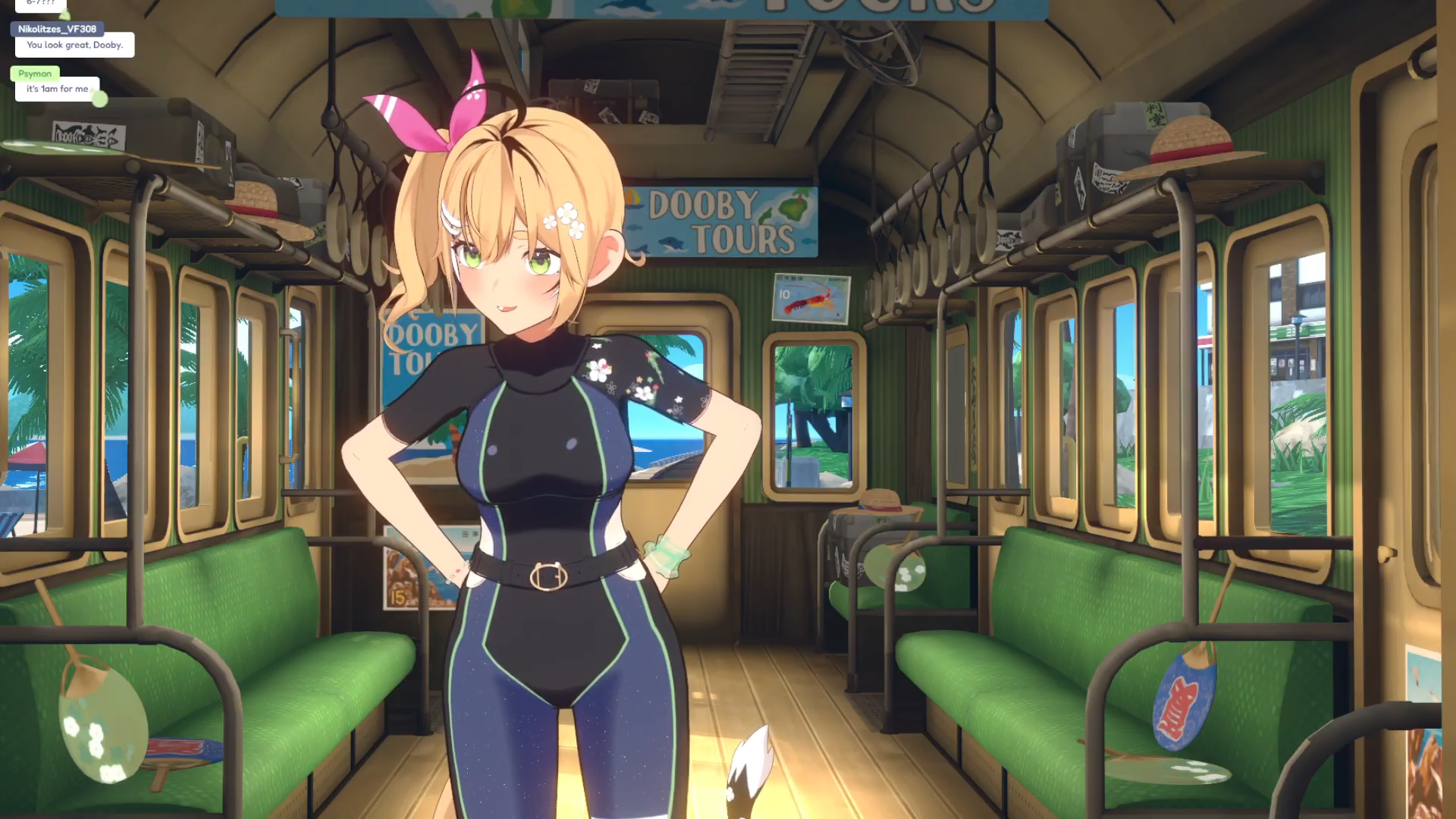Select the Nikolitzes_VF308 chat username
Viewport: 1456px width, 819px height.
pos(57,29)
